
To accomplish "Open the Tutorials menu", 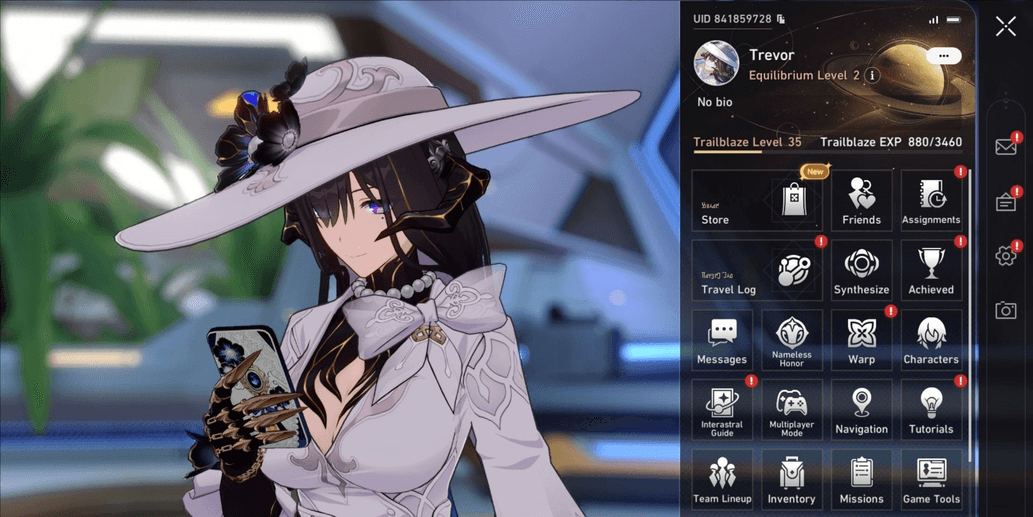I will [931, 411].
